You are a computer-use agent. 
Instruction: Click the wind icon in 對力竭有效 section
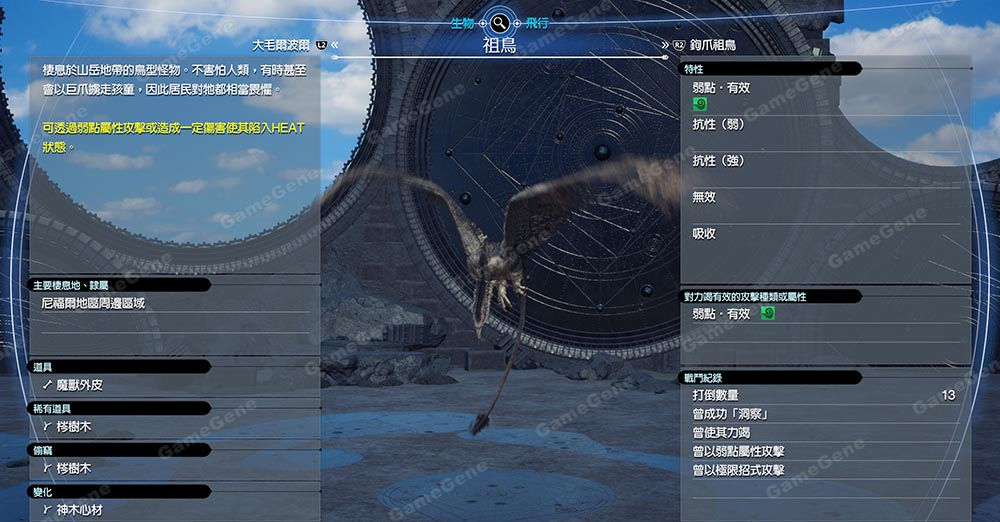click(768, 314)
